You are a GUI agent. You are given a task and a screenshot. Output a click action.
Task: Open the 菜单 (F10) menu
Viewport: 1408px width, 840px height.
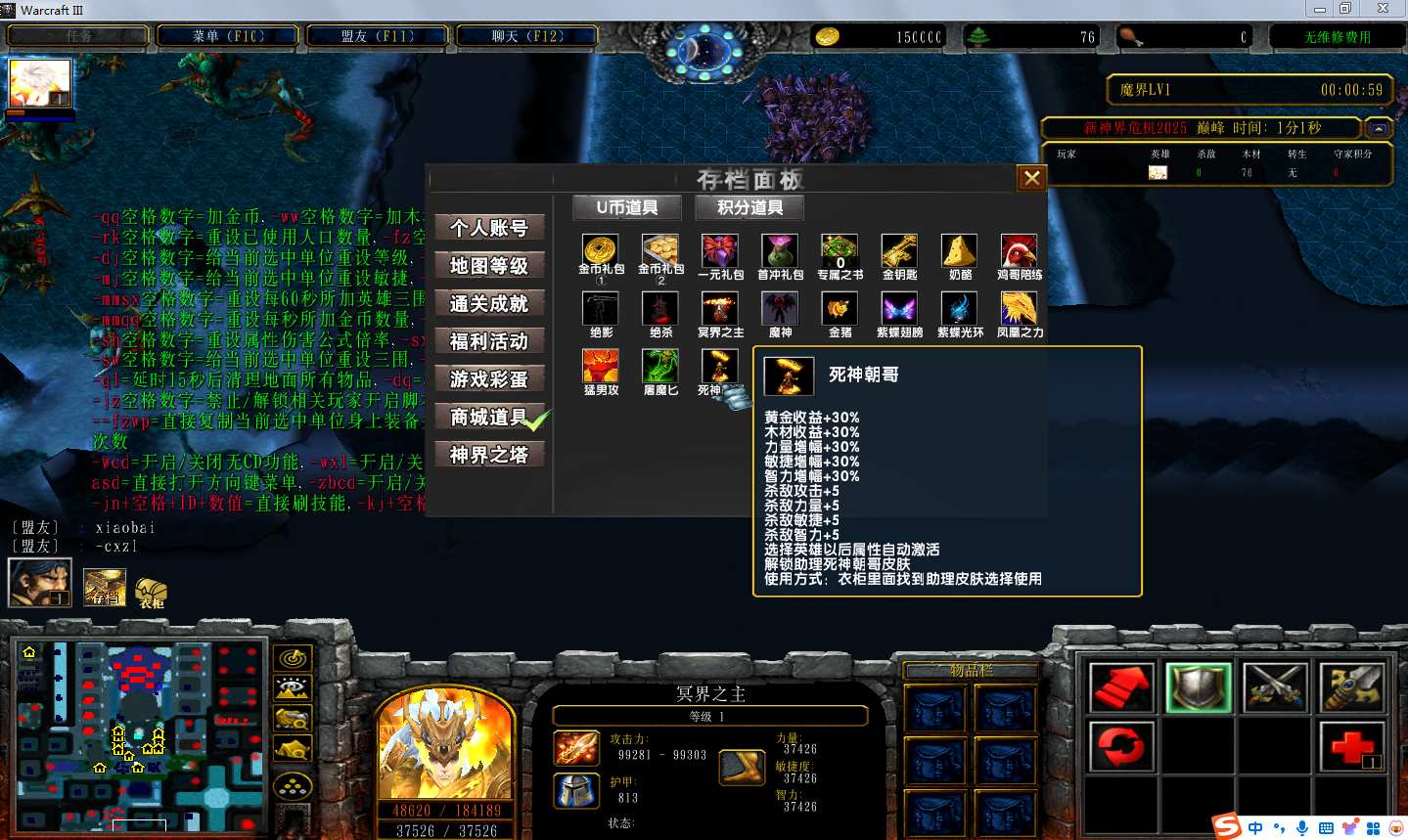pos(228,36)
